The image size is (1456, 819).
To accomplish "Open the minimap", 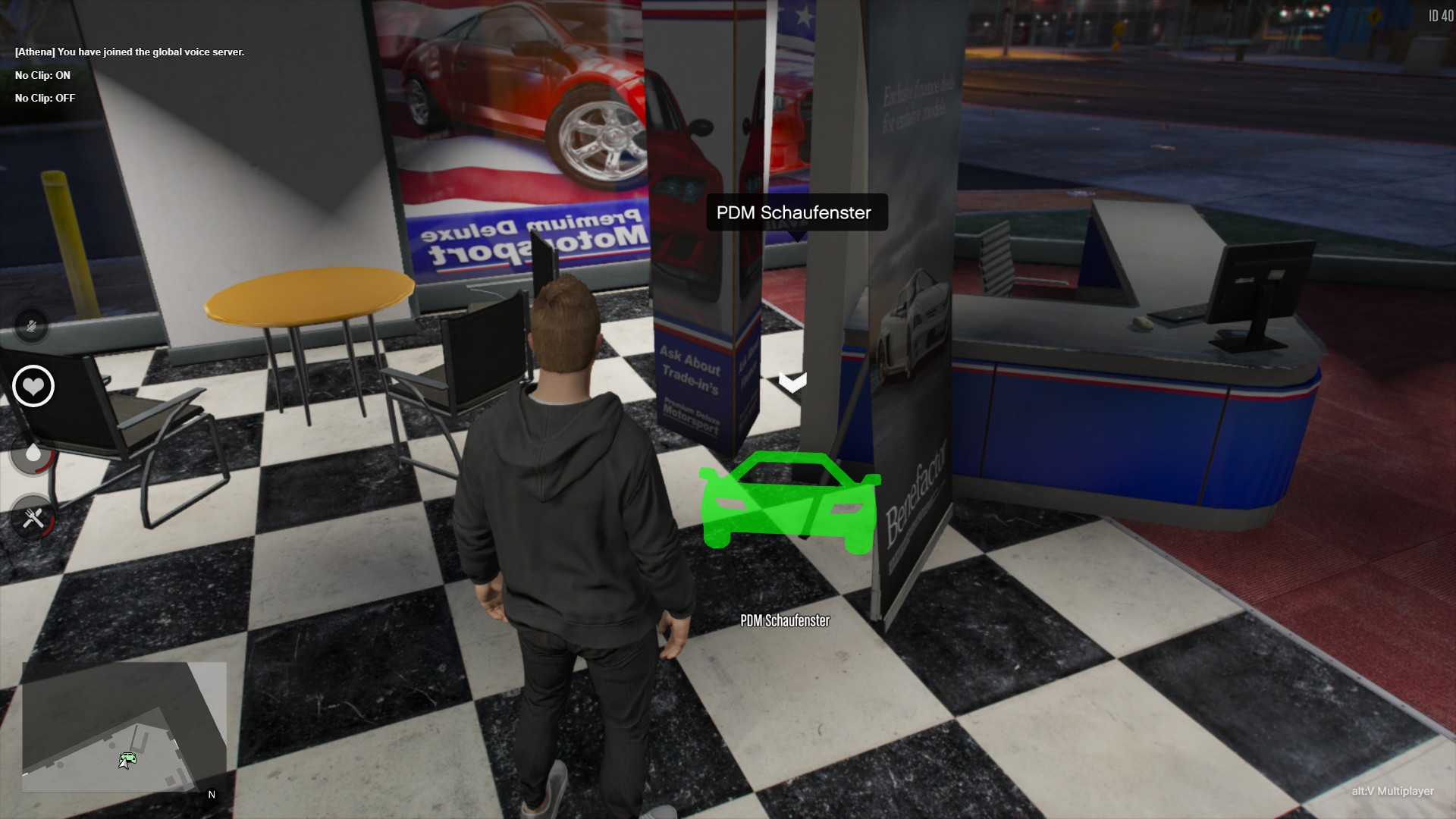I will (x=124, y=726).
